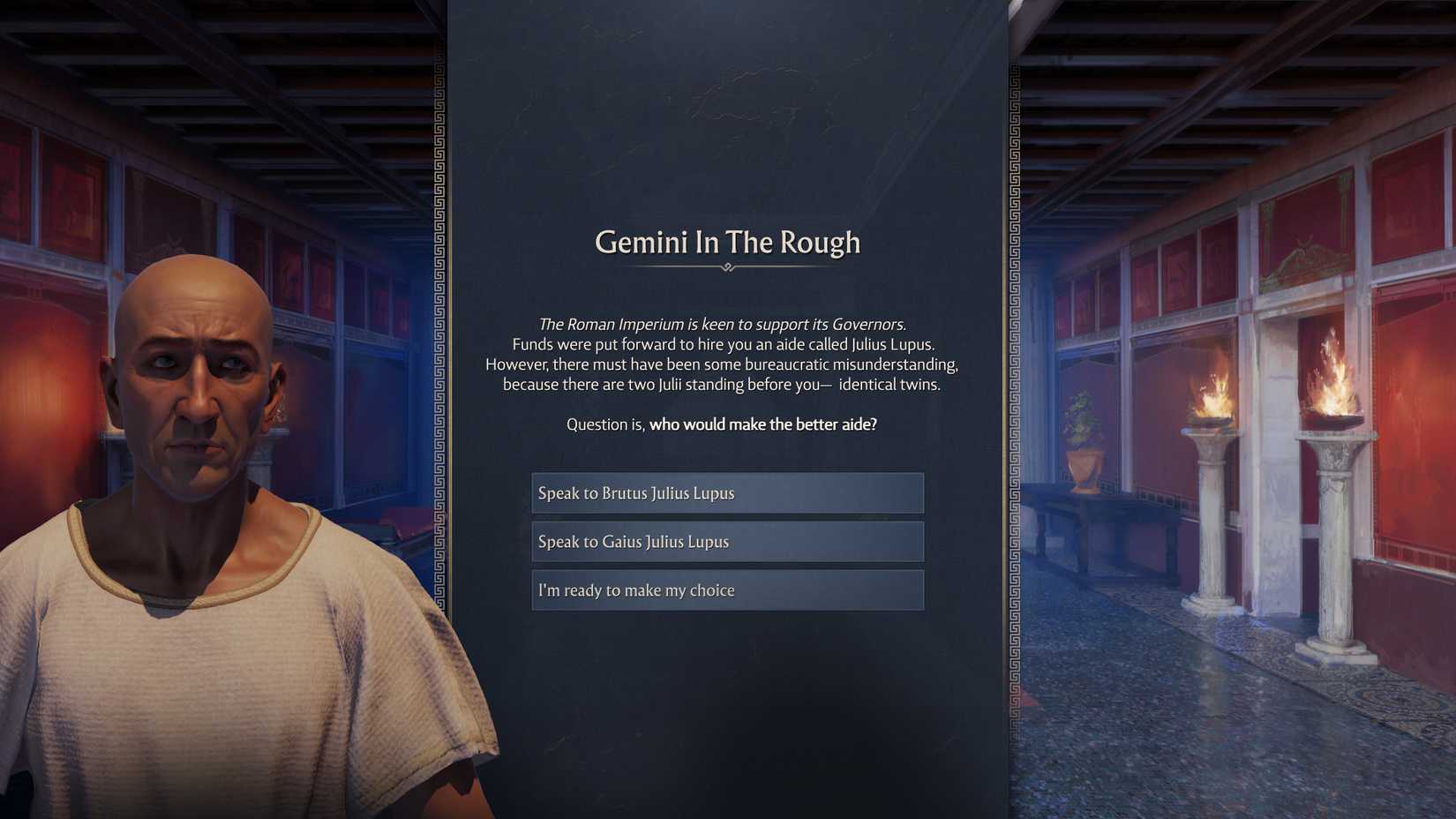The image size is (1456, 819).
Task: Click the Gaius Julius Lupus dialogue option
Action: coord(725,541)
